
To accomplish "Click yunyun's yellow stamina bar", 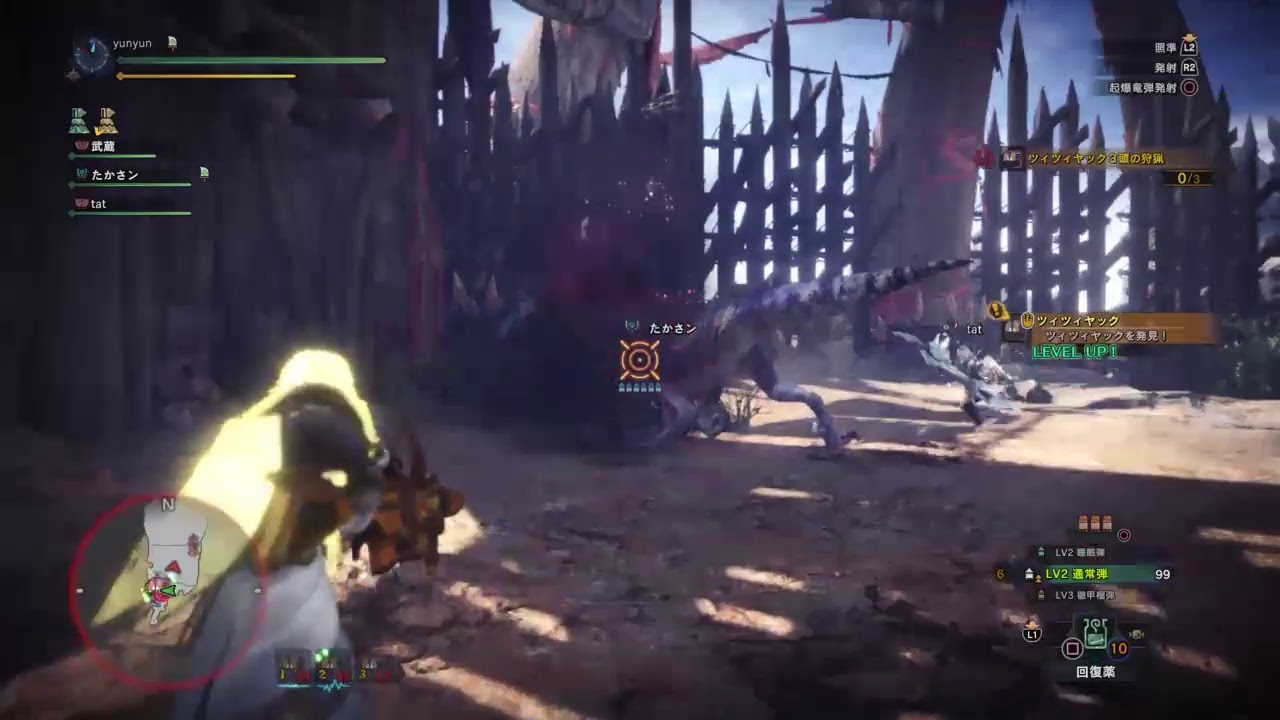I will click(207, 76).
